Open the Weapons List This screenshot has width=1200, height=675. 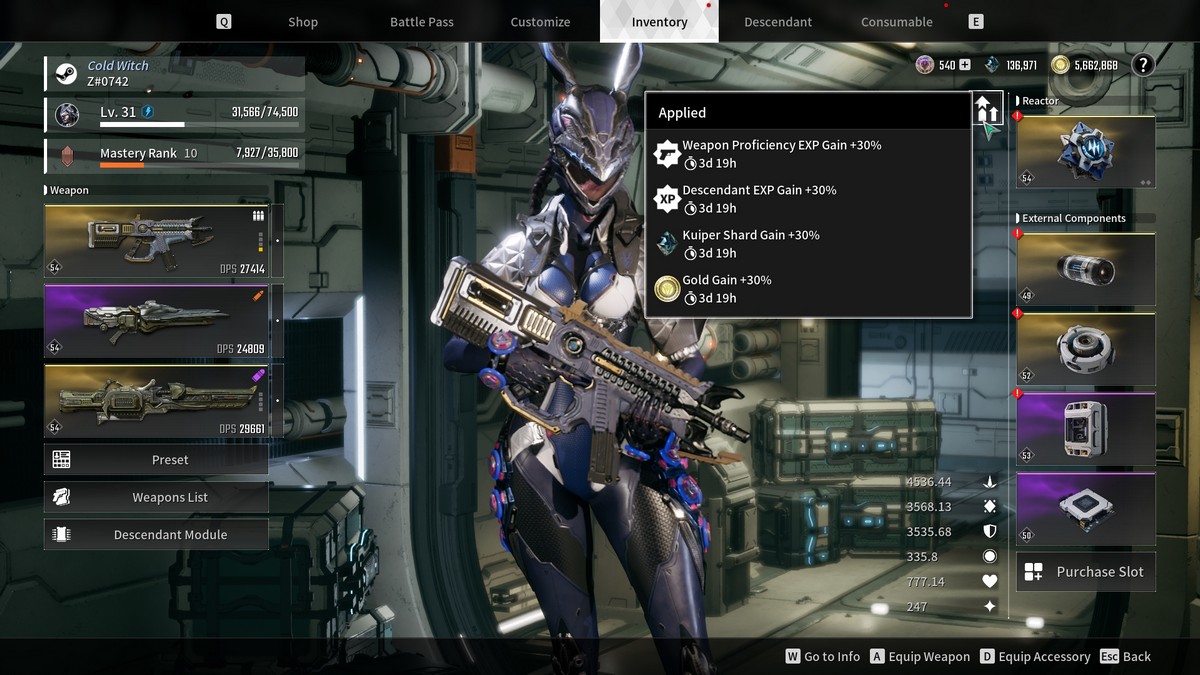[157, 497]
